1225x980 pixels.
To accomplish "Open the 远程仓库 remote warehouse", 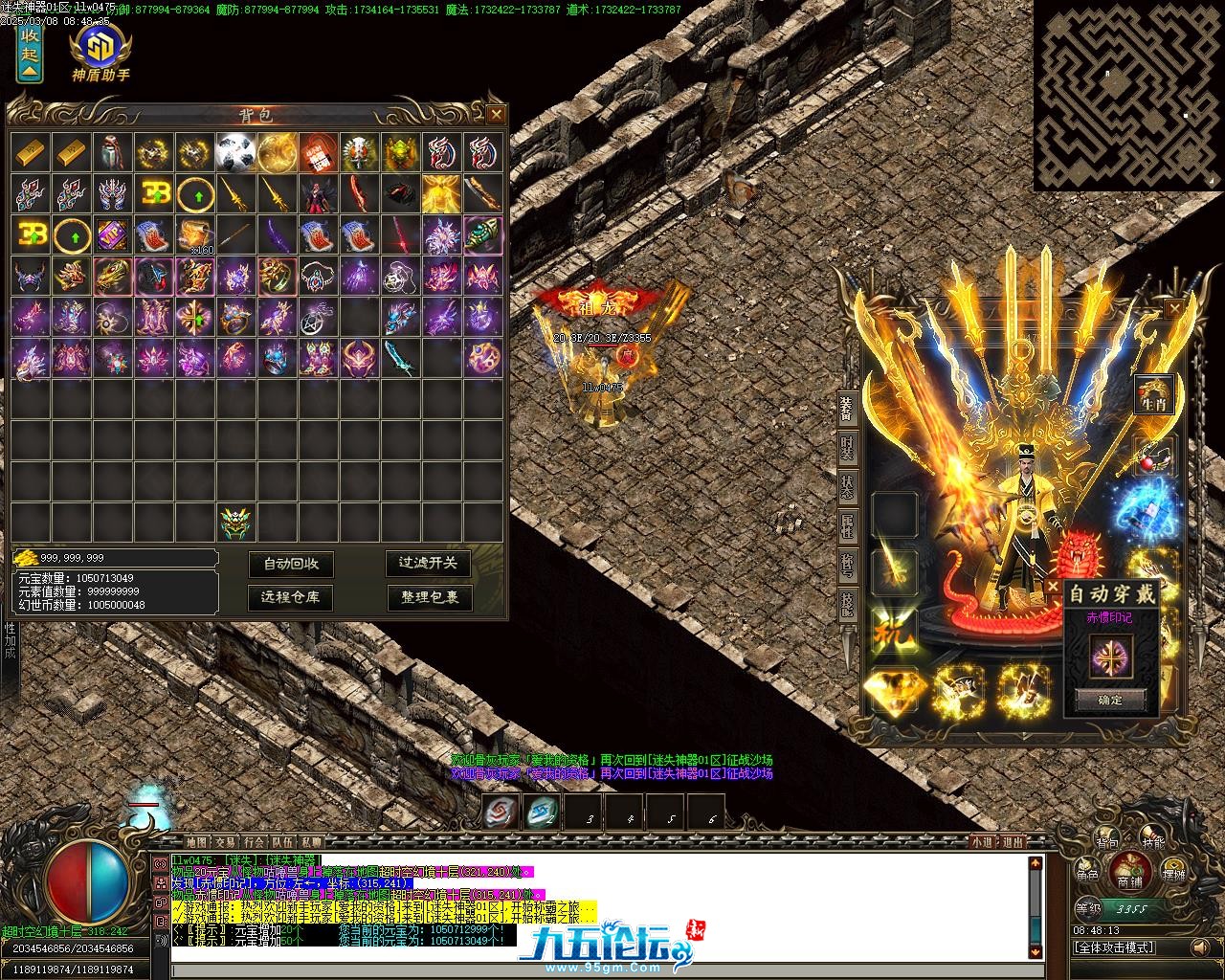I will (291, 597).
